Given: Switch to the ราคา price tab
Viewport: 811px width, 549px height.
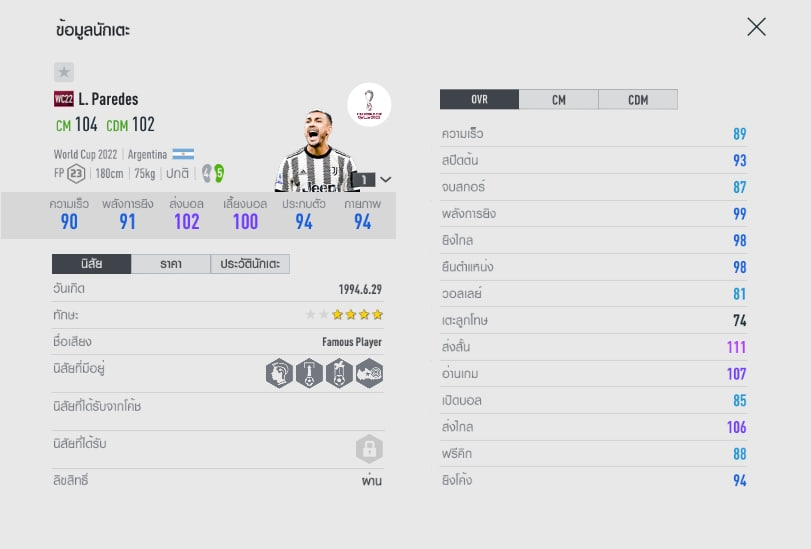Looking at the screenshot, I should pos(170,264).
